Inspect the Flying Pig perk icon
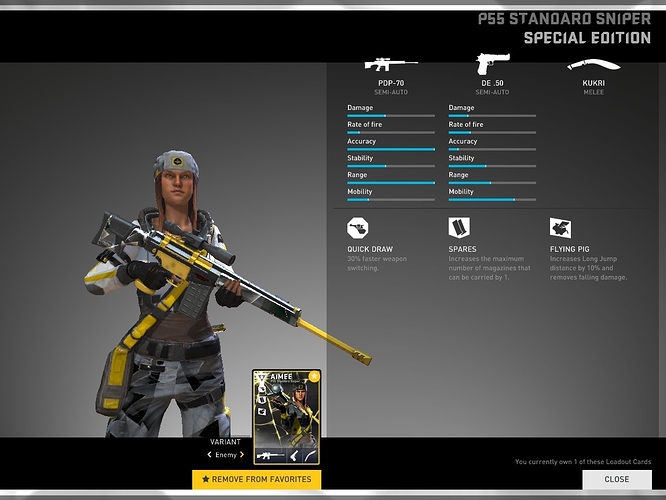The height and width of the screenshot is (500, 666). pyautogui.click(x=560, y=229)
